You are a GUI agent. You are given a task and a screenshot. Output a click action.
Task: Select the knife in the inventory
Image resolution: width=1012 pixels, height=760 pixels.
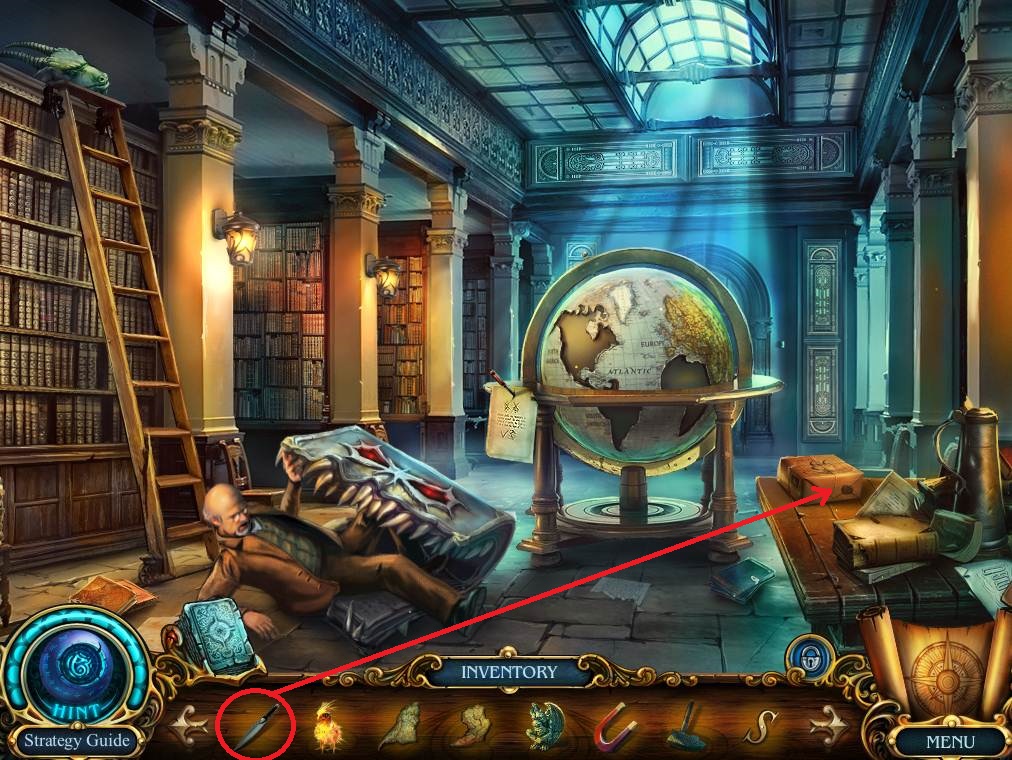pos(256,724)
